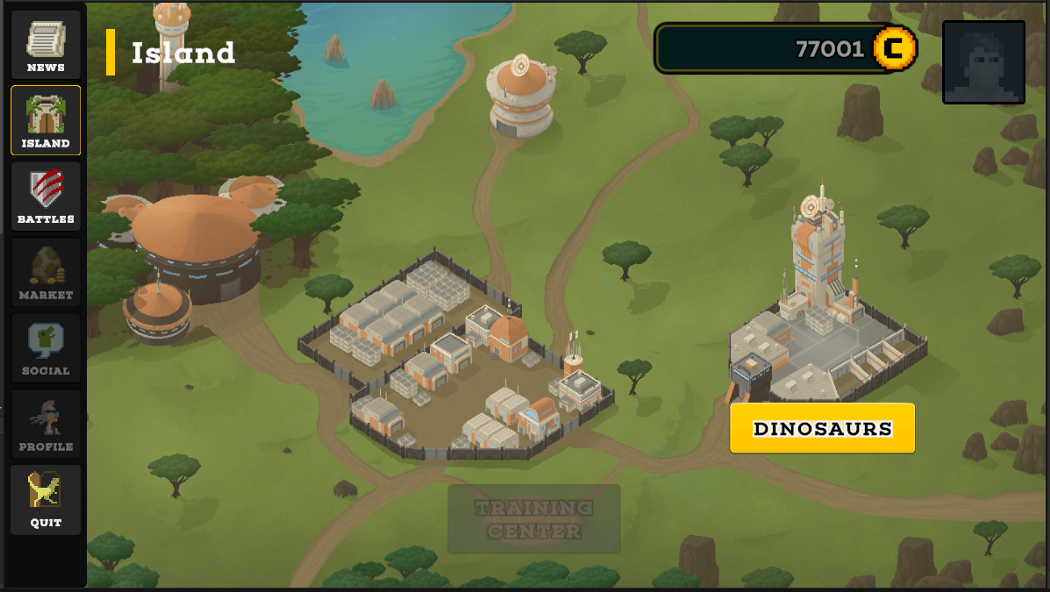
Task: Open the player avatar portrait
Action: (983, 62)
